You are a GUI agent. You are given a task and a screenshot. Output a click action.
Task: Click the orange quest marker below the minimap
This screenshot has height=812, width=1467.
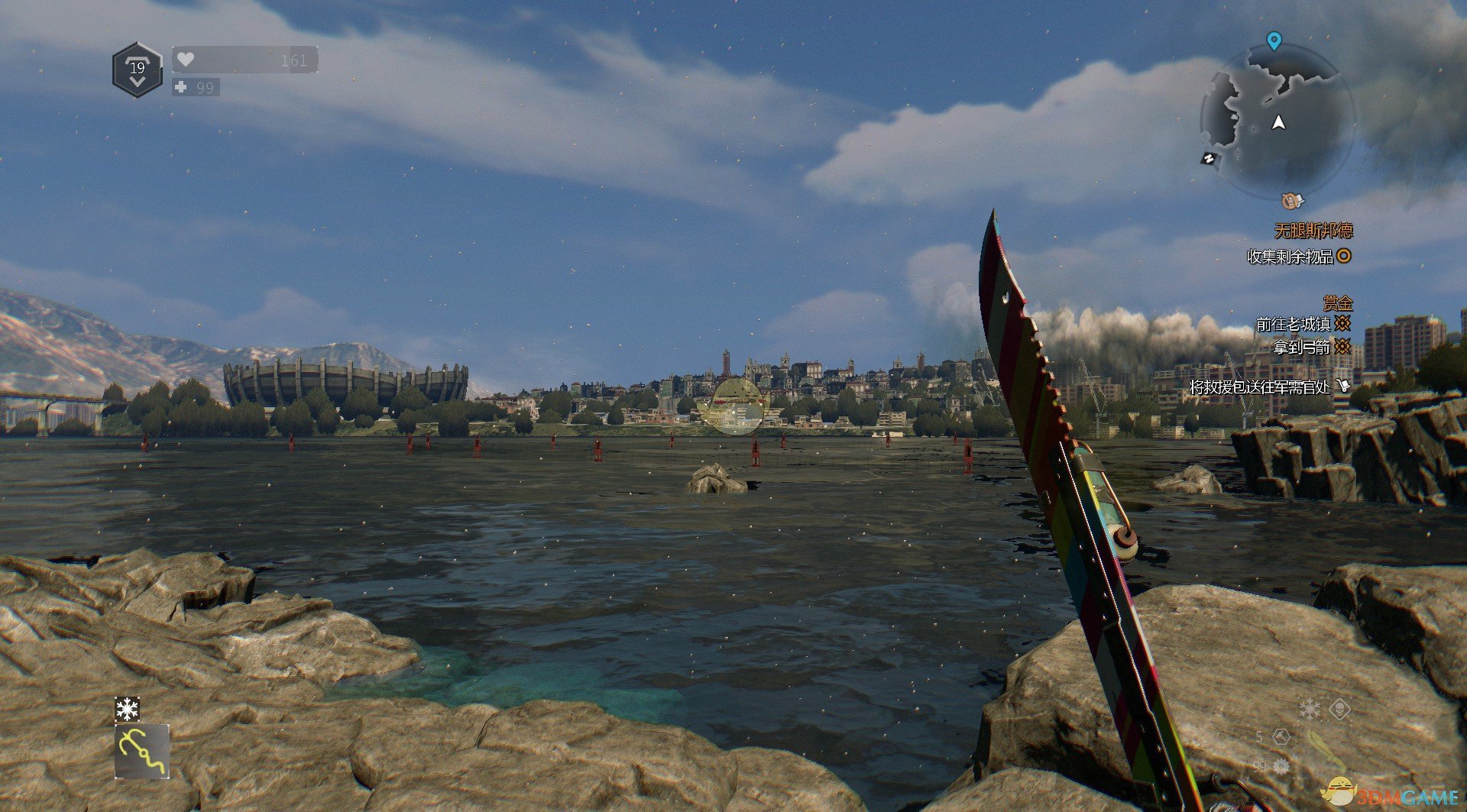point(1291,201)
